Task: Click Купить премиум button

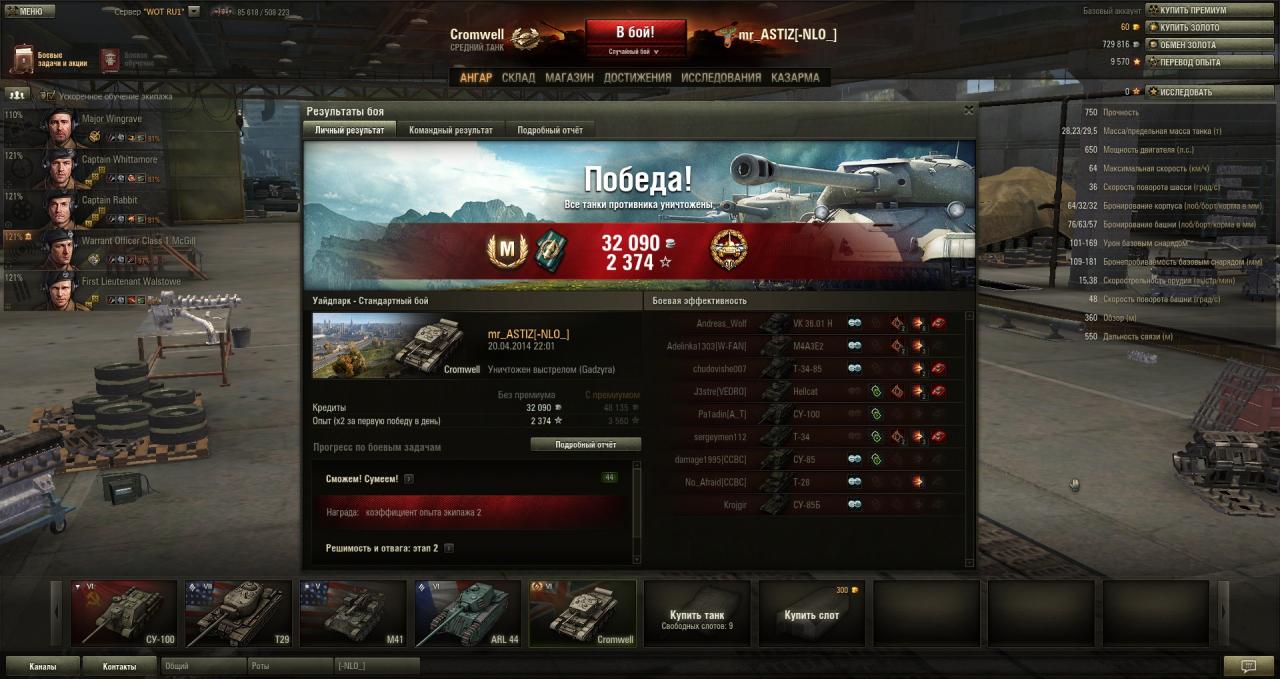Action: pyautogui.click(x=1196, y=10)
